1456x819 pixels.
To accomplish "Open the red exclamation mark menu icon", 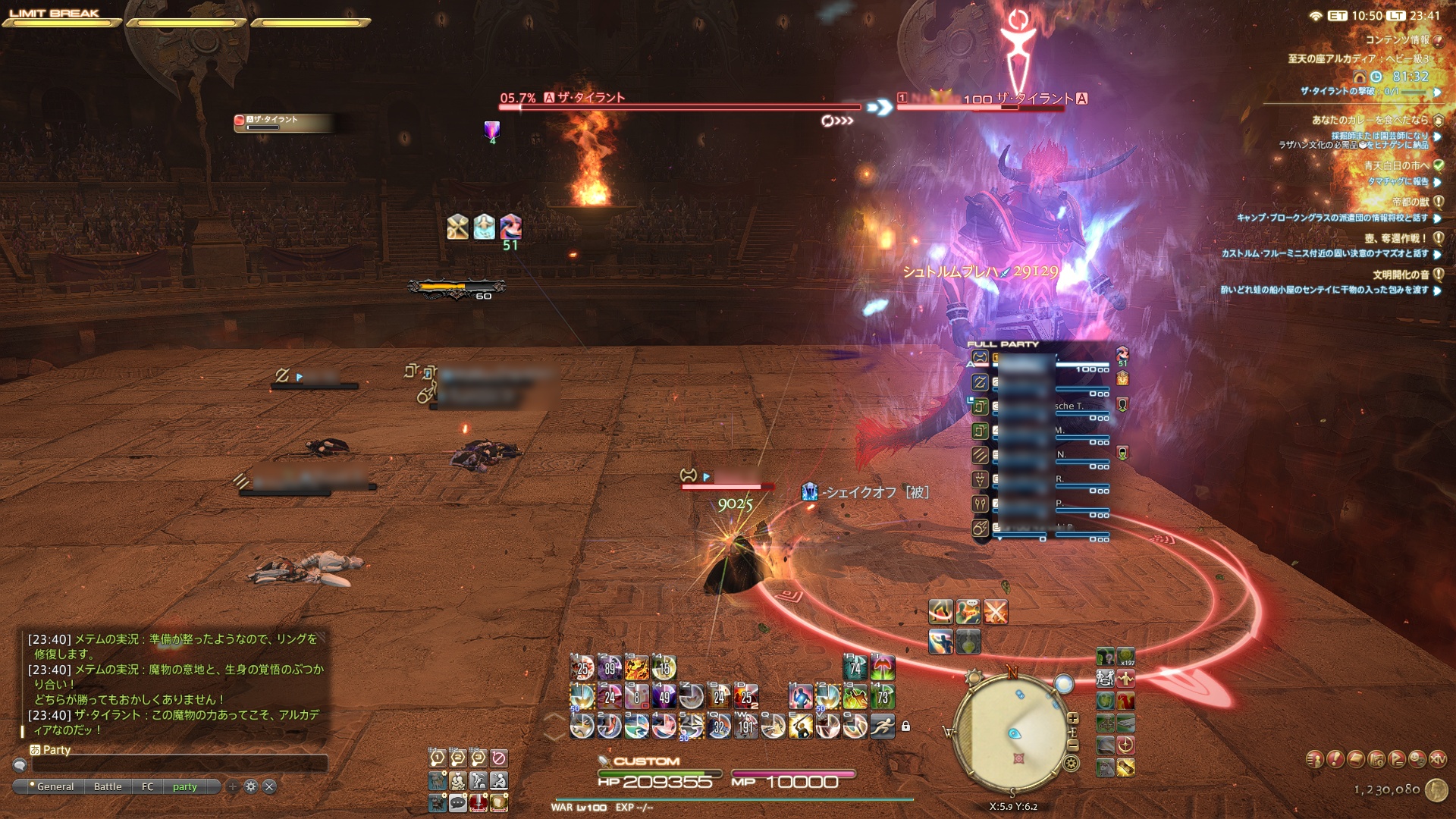I will coord(1335,759).
